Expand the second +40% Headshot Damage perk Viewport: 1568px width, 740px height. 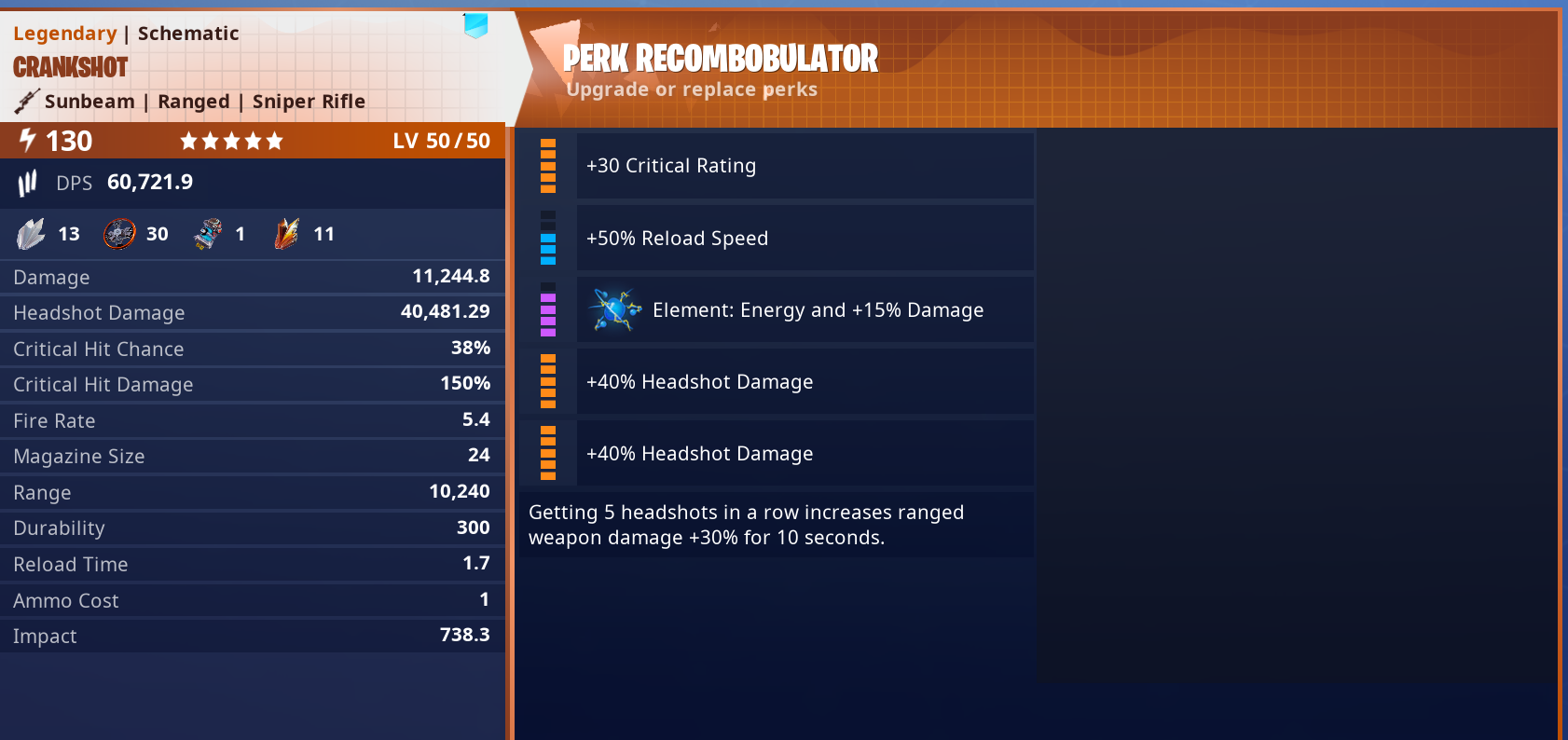pos(805,453)
